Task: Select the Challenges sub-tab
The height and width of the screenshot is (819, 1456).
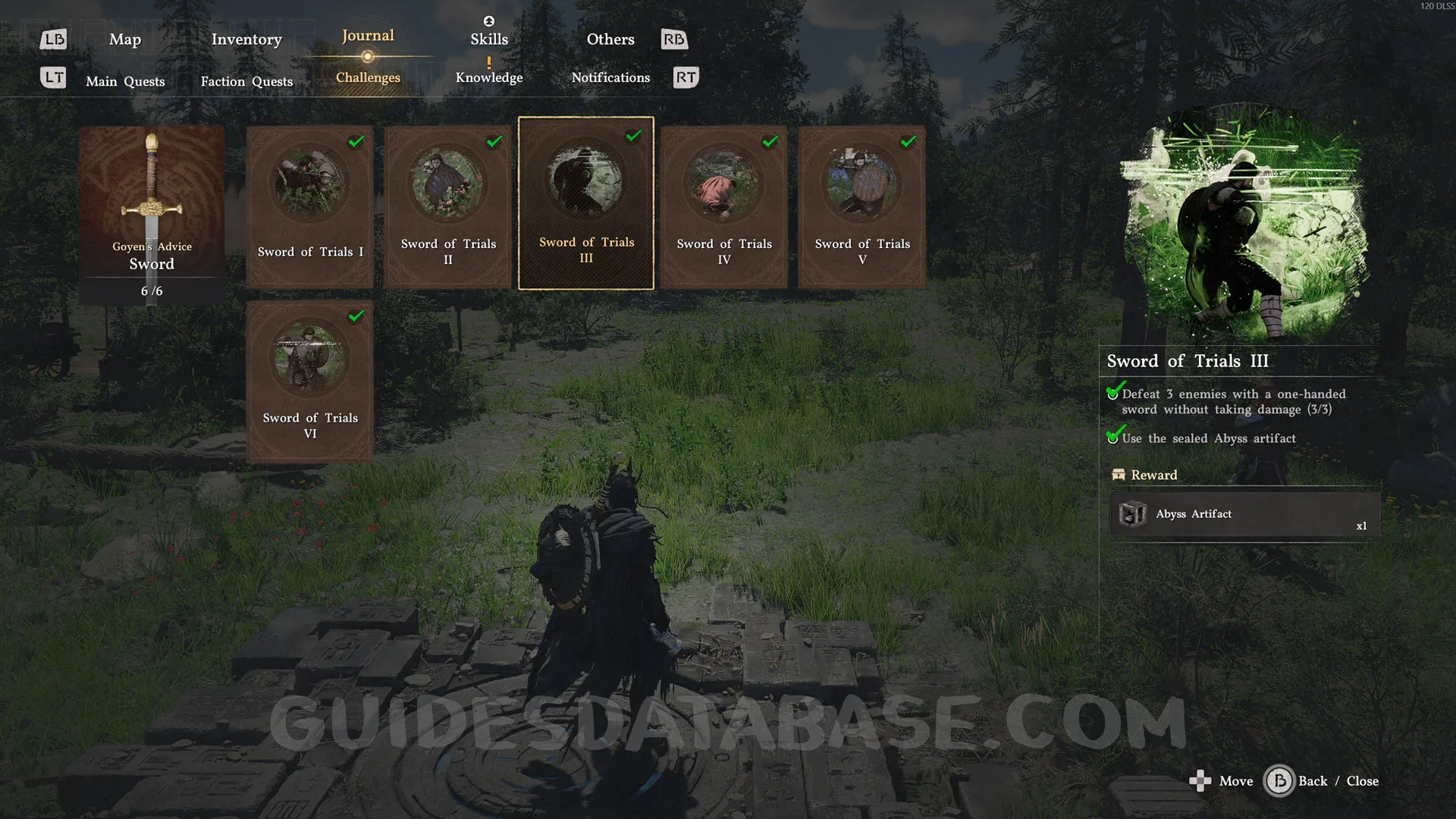Action: [368, 77]
